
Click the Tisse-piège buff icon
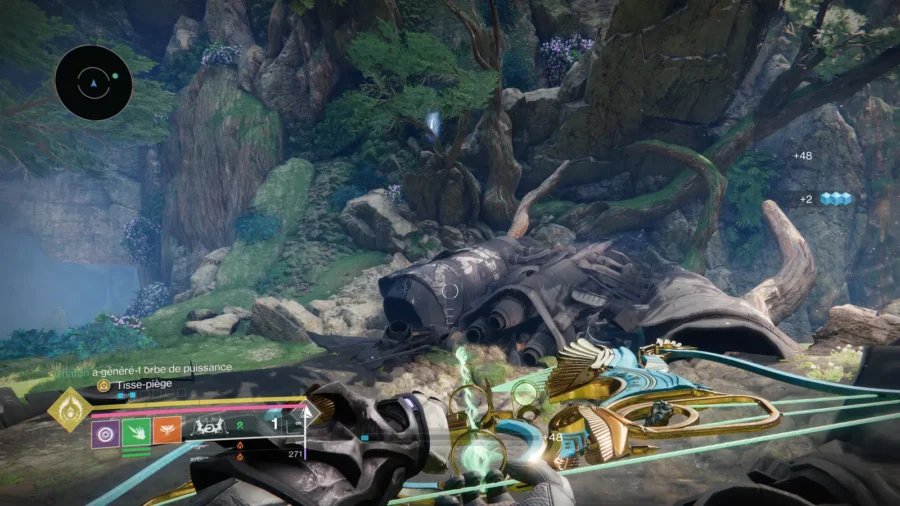tap(102, 385)
